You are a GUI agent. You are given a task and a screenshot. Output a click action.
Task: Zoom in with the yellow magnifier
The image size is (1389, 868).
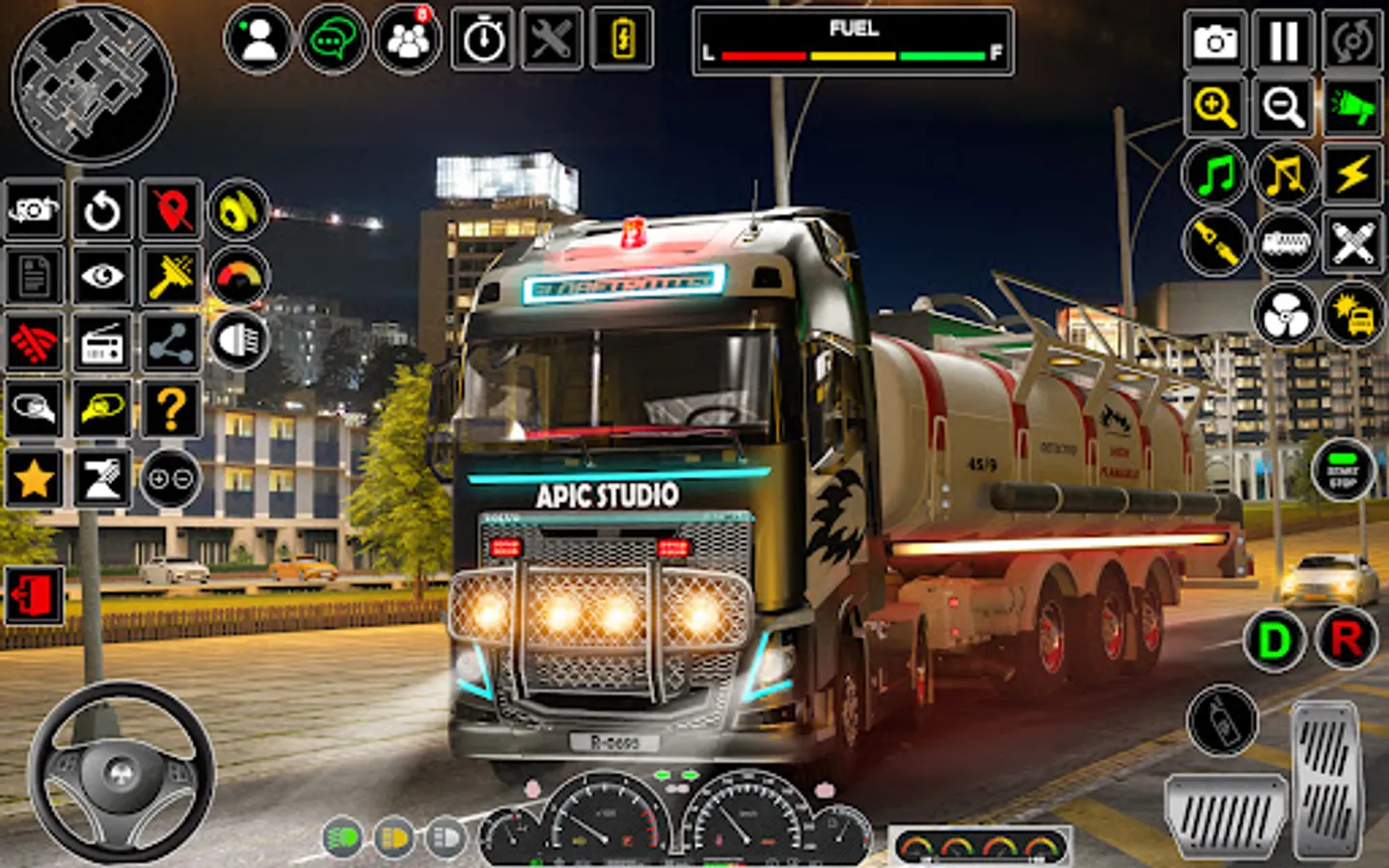coord(1214,106)
